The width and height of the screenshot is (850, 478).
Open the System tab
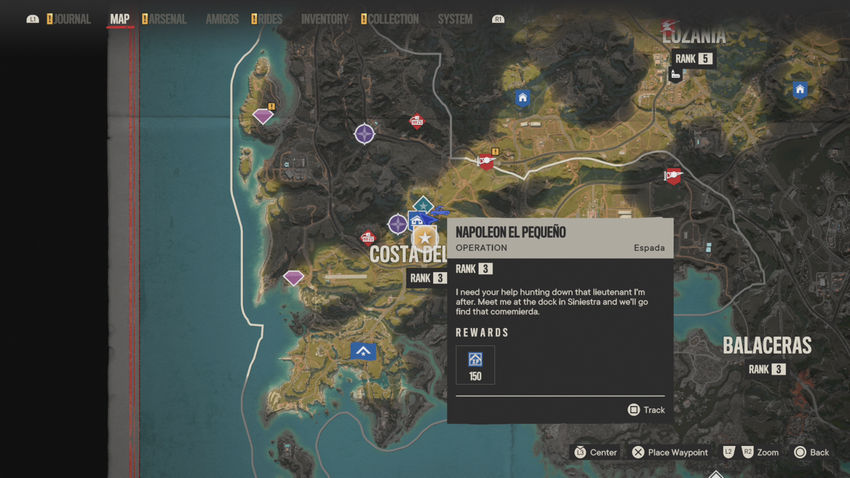point(455,19)
